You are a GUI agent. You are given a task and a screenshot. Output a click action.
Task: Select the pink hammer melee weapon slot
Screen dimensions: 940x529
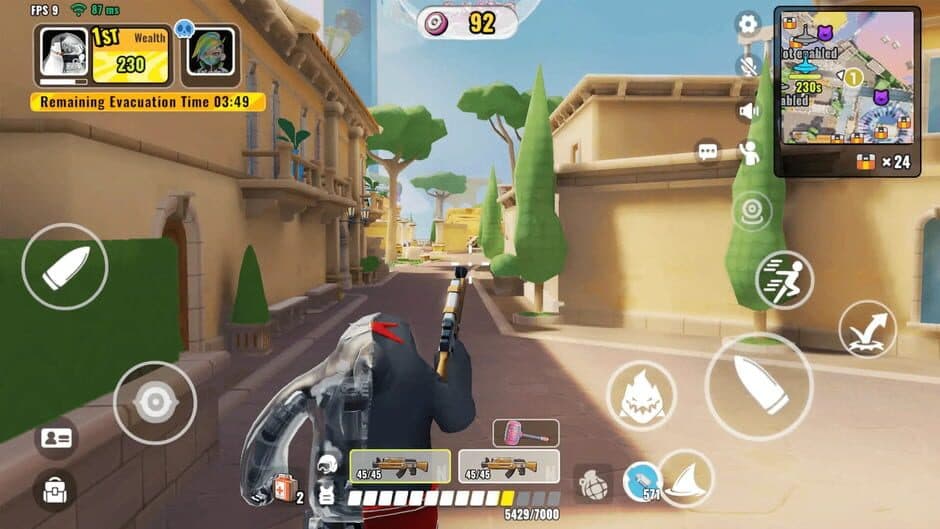pos(526,433)
